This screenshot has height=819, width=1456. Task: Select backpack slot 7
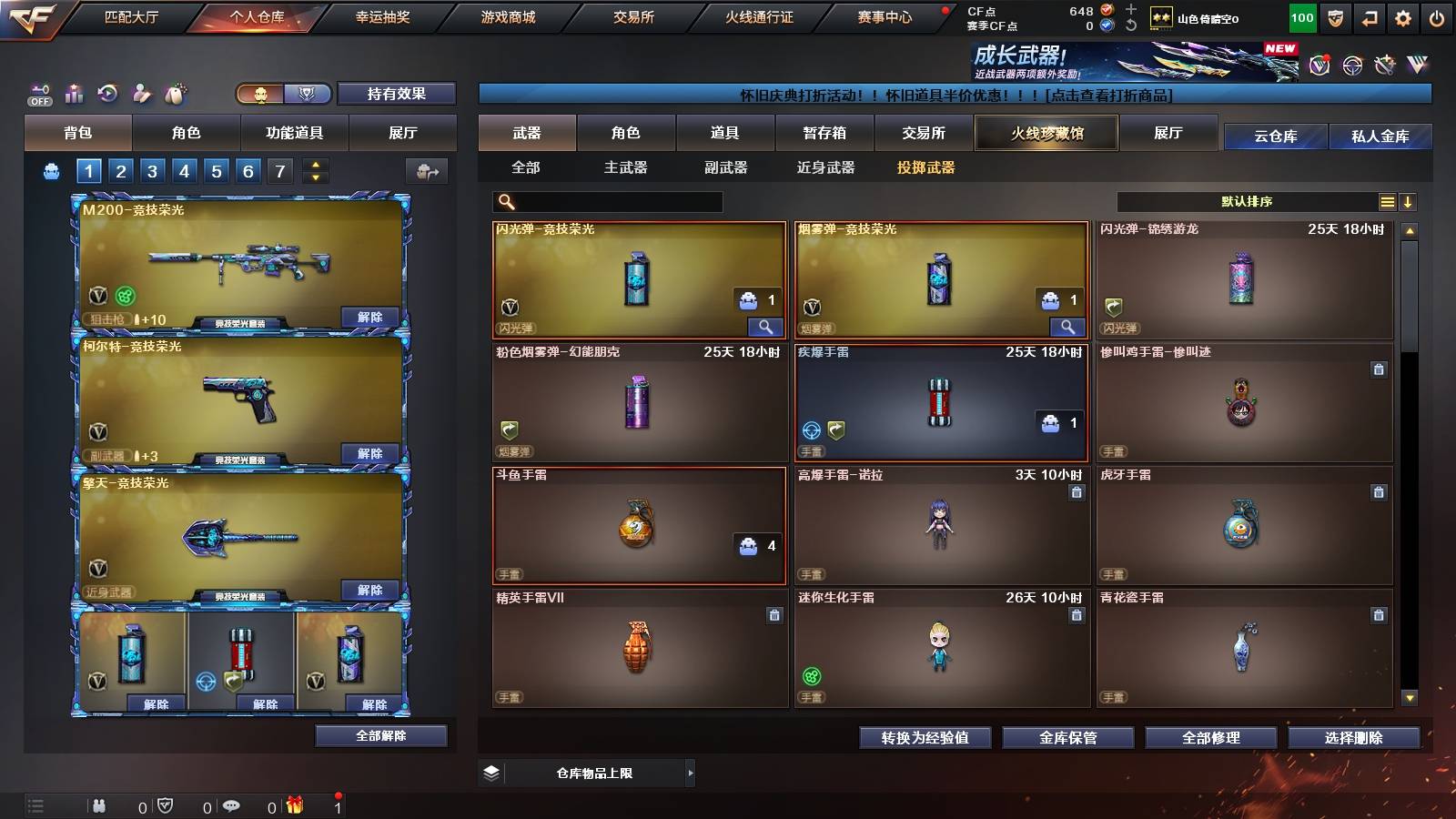point(278,170)
